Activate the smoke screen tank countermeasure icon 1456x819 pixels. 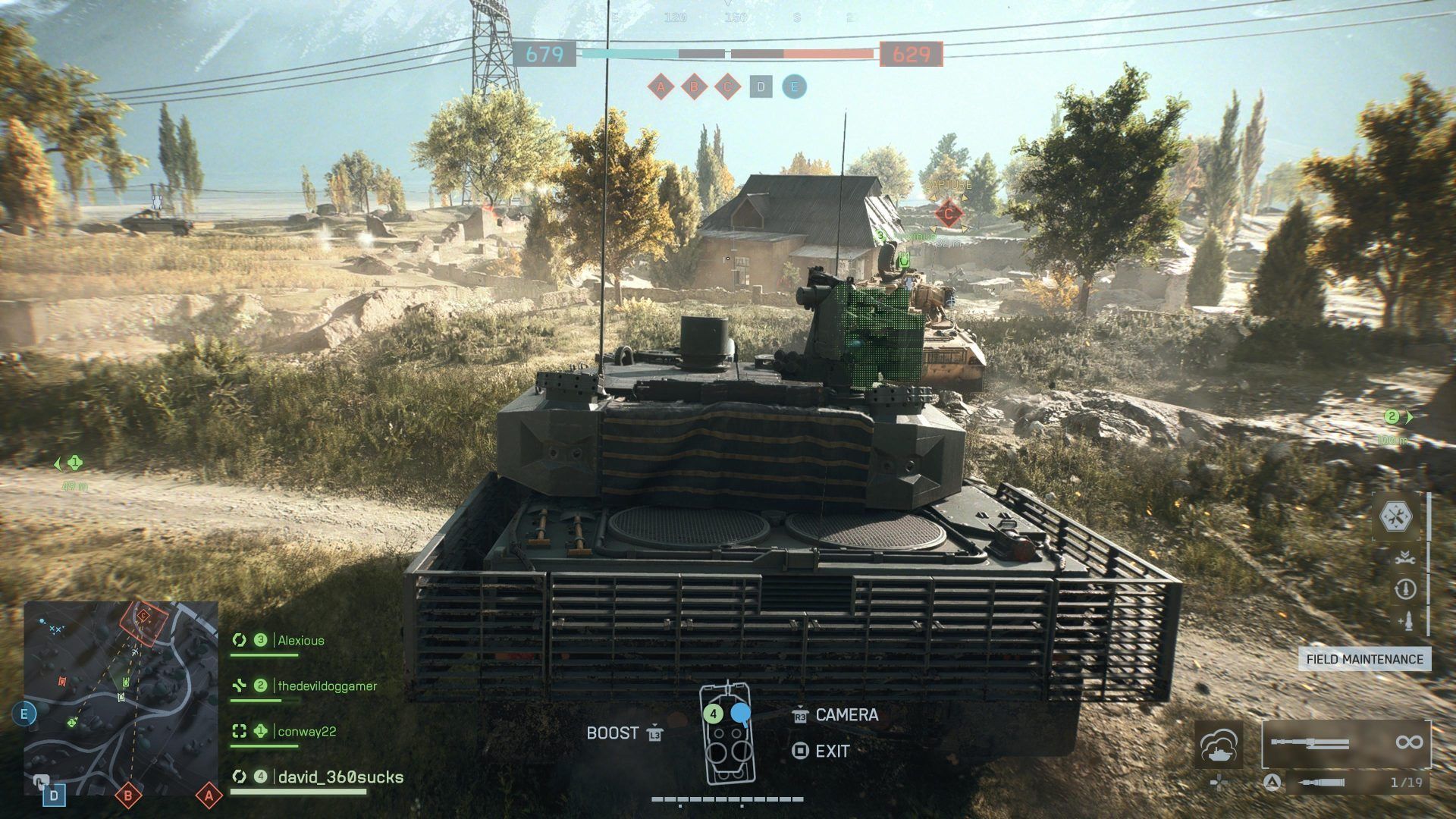click(x=1219, y=744)
